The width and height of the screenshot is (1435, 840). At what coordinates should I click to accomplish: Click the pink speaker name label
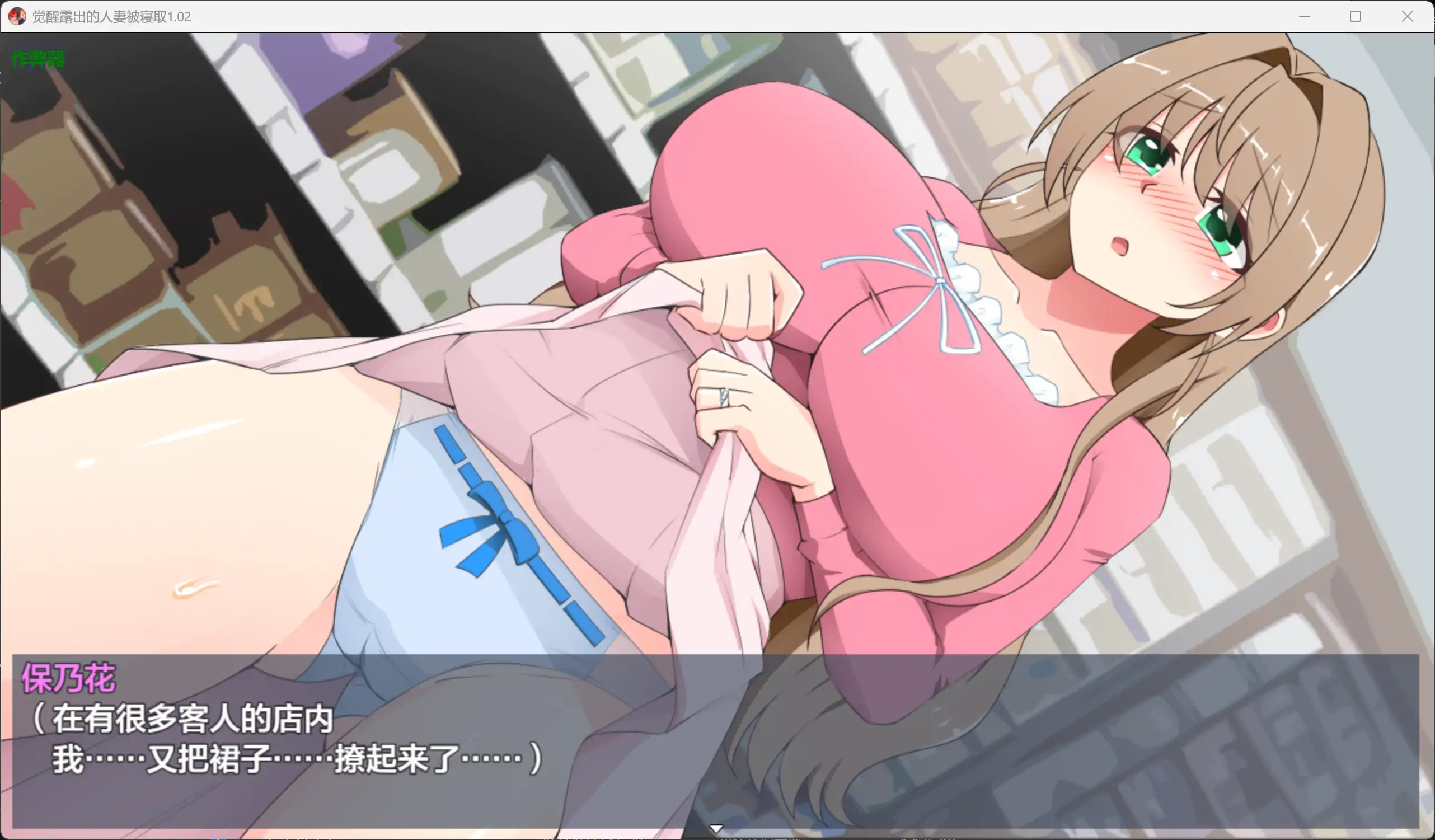pos(70,678)
